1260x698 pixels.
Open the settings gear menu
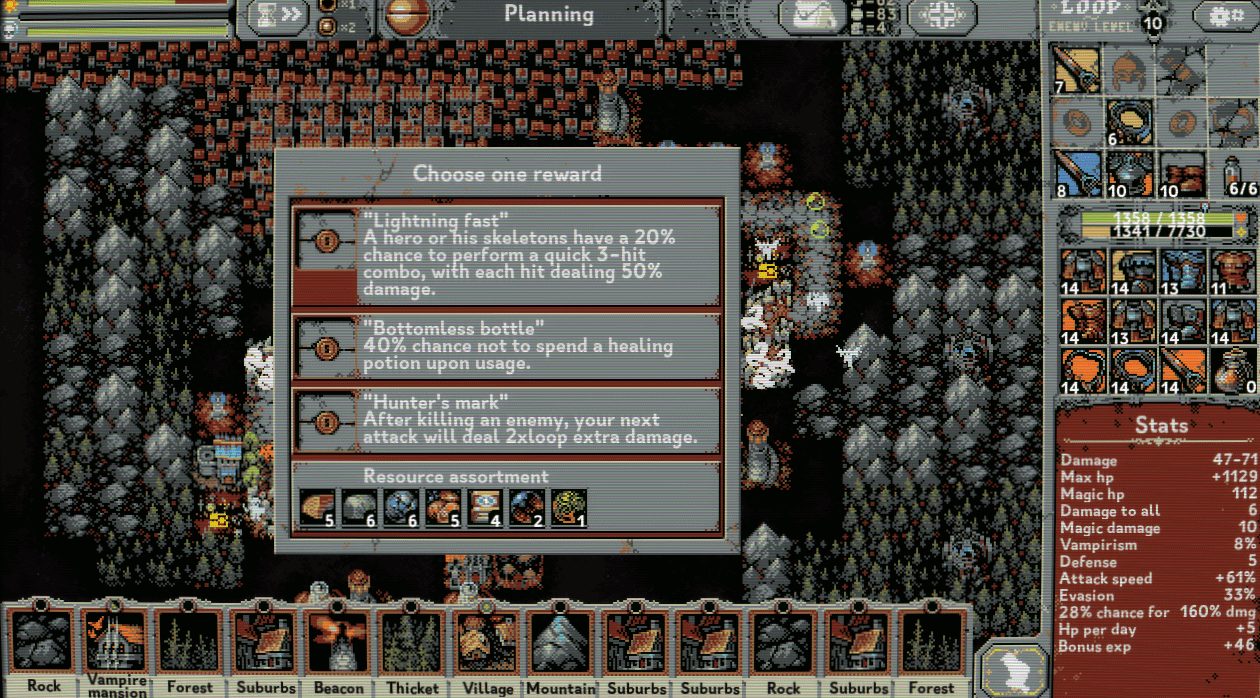(x=1225, y=16)
